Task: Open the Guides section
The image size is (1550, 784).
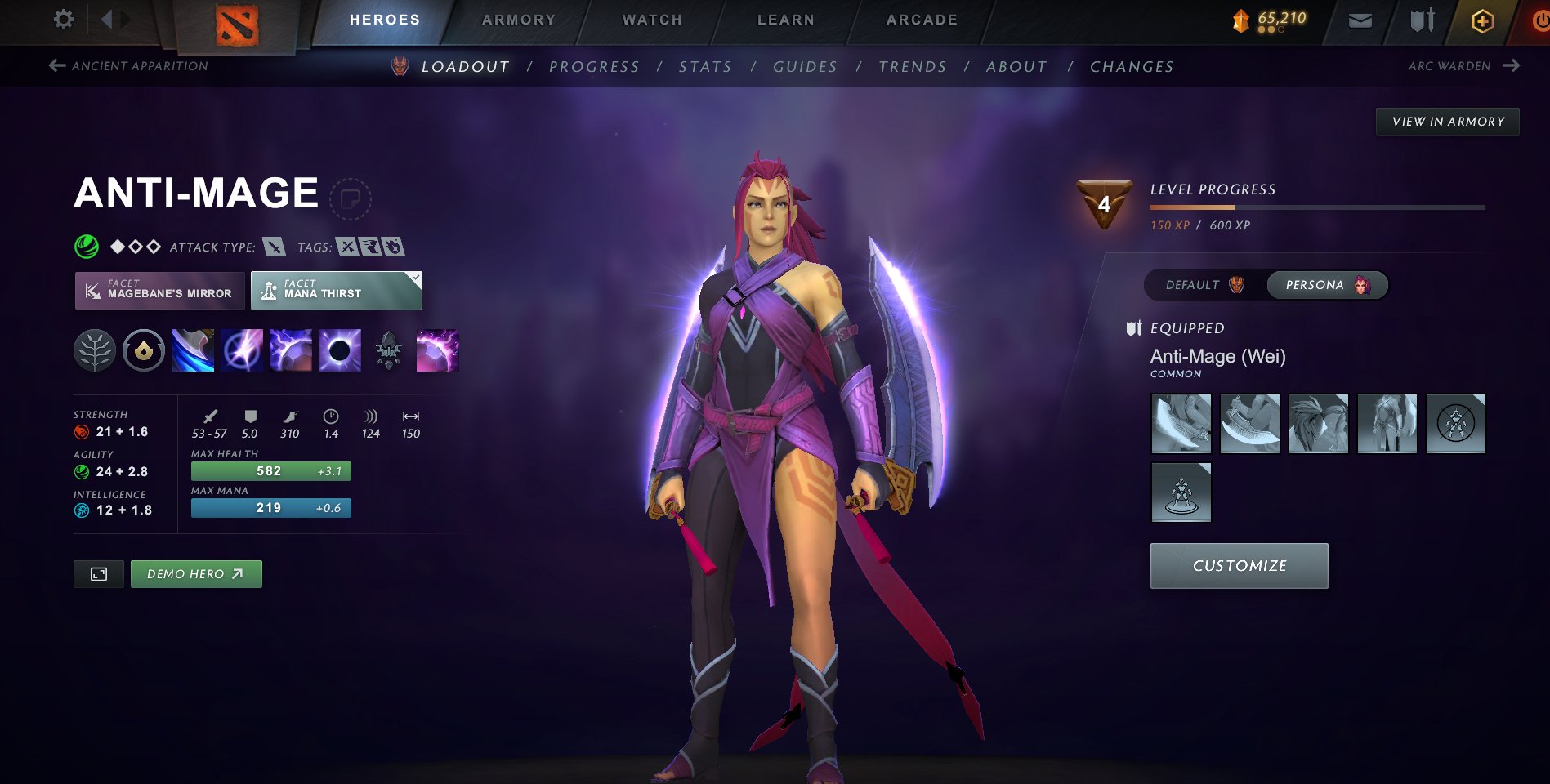Action: [805, 67]
